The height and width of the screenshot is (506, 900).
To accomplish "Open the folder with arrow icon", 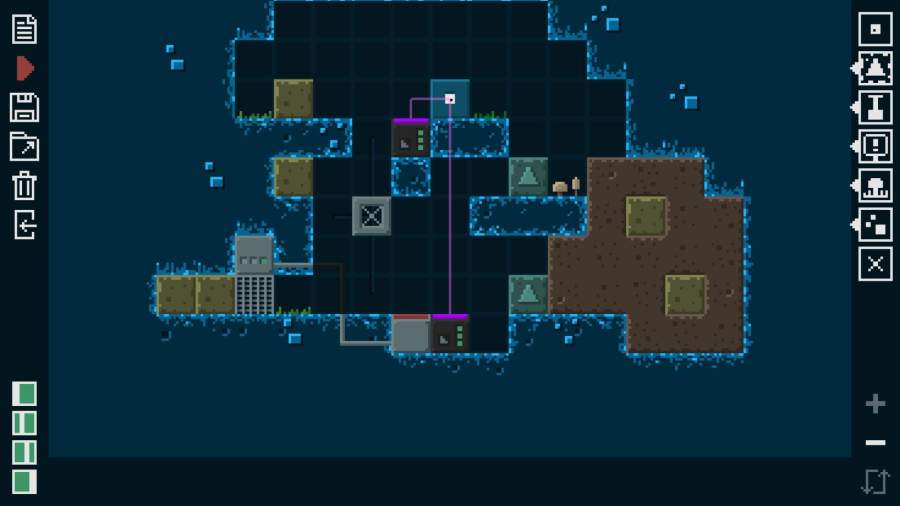I will click(24, 146).
